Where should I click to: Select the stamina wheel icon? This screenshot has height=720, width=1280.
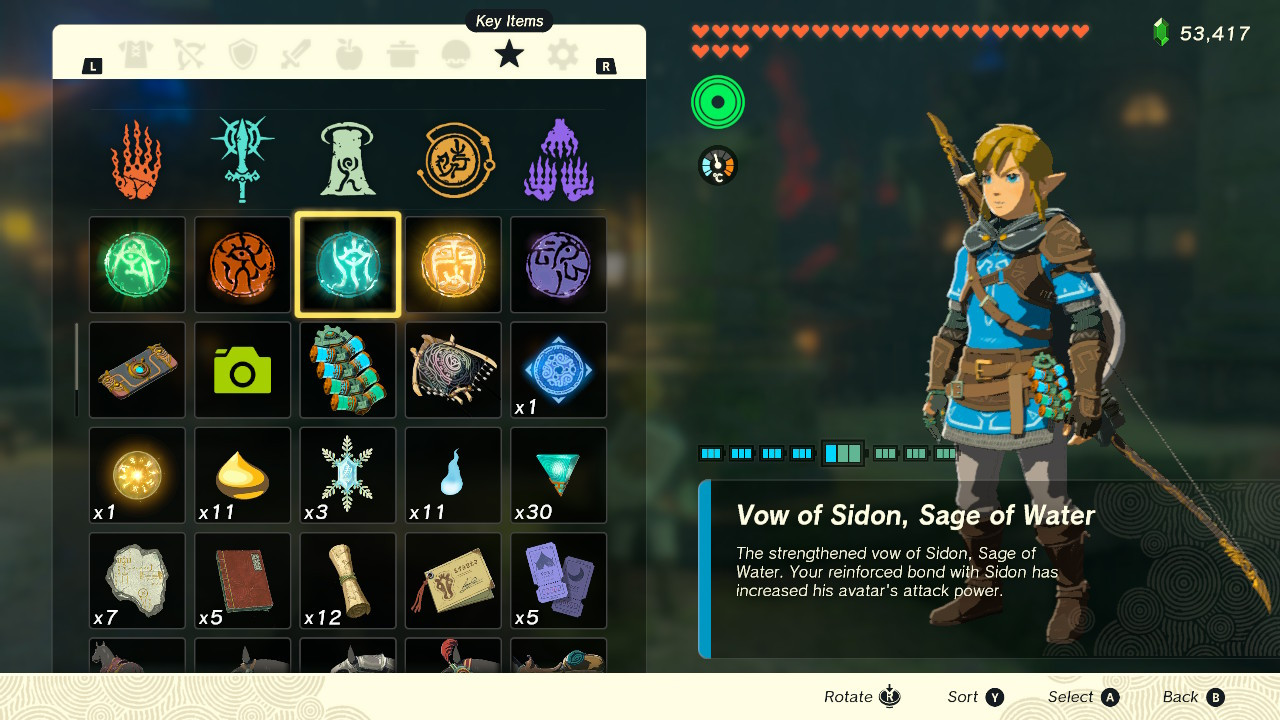716,101
